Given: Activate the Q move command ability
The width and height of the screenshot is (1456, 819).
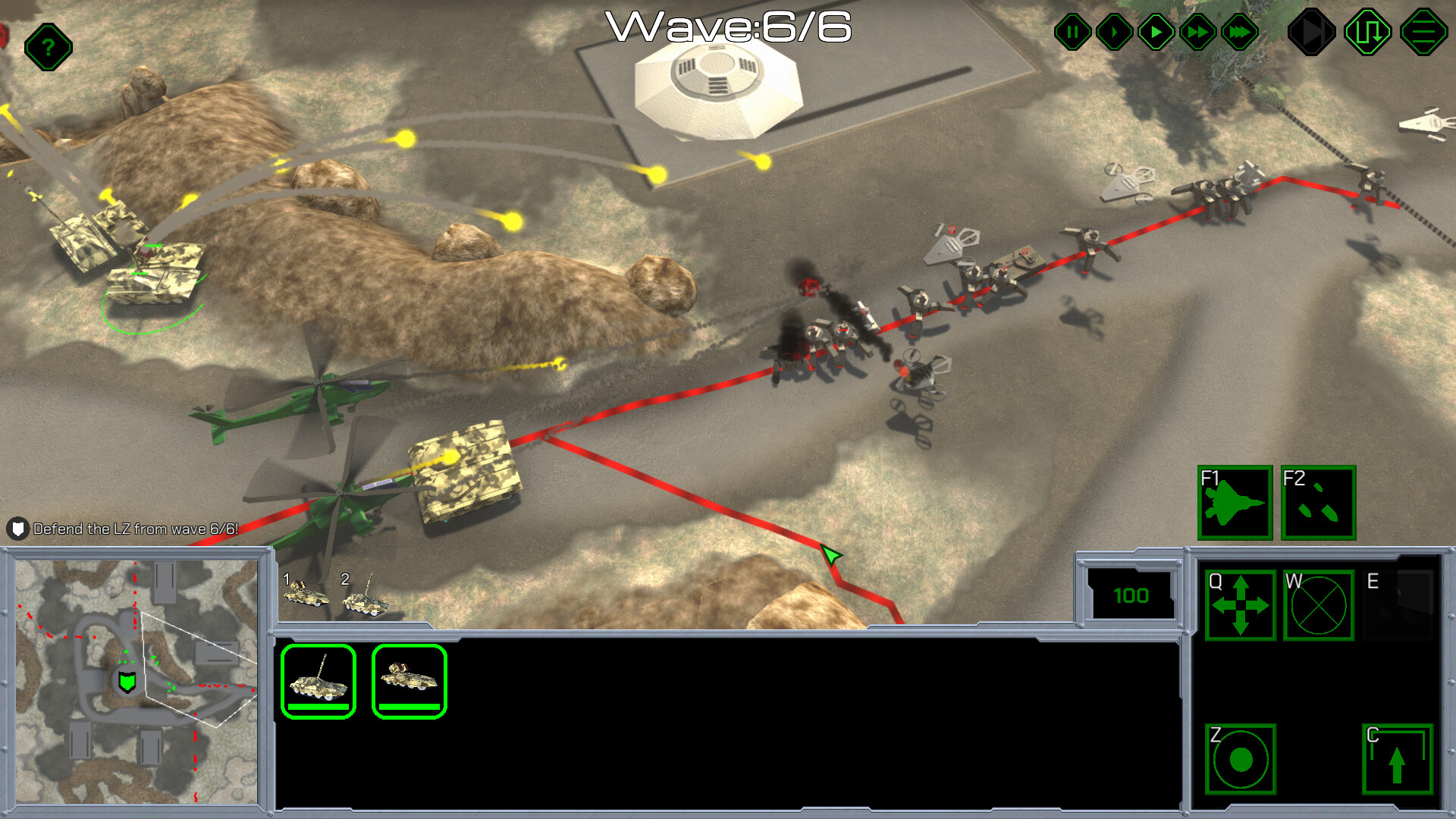Looking at the screenshot, I should coord(1240,606).
